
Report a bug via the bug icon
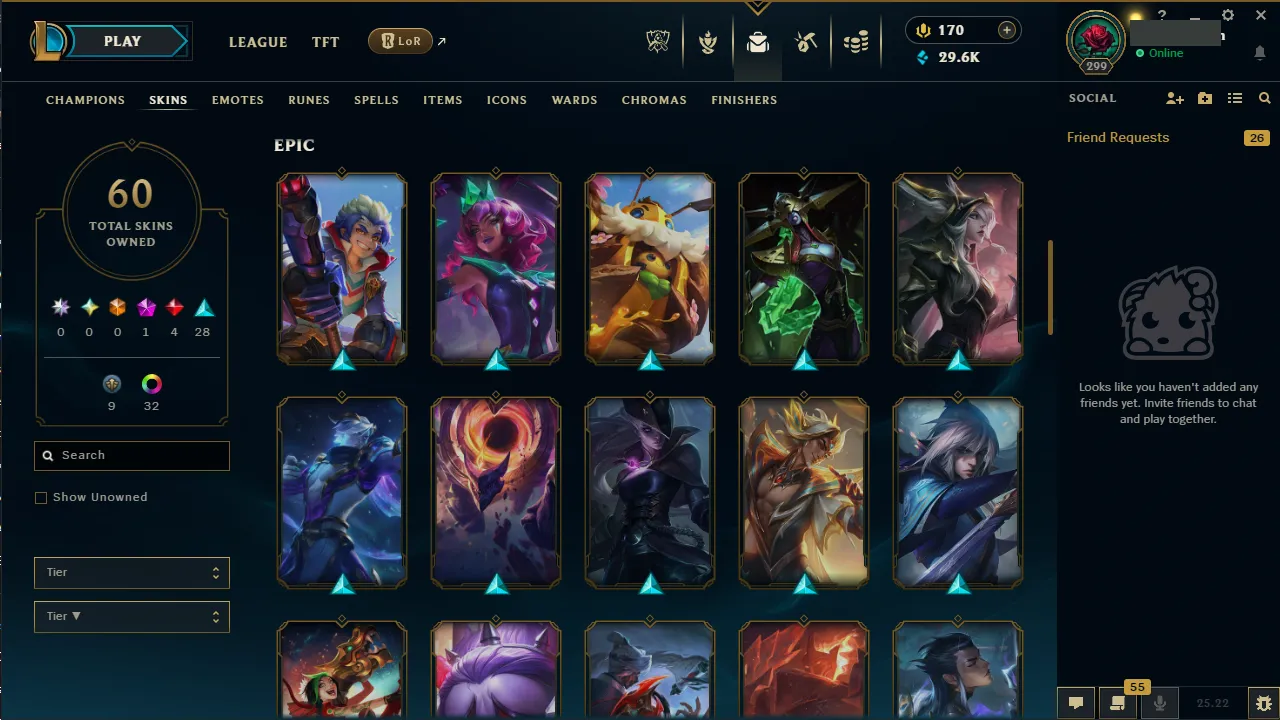coord(1263,703)
